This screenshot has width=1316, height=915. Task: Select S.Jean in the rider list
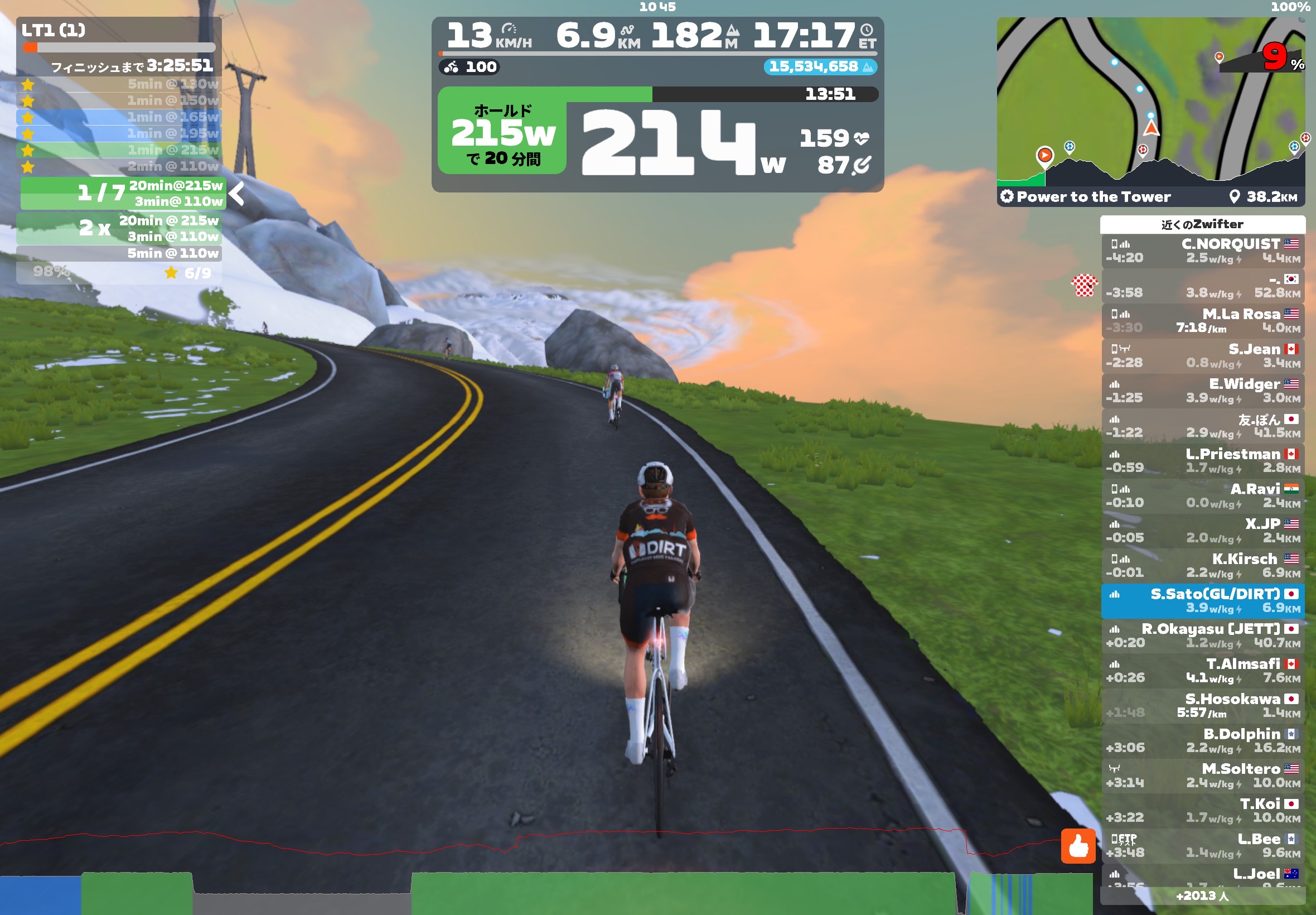[1202, 355]
